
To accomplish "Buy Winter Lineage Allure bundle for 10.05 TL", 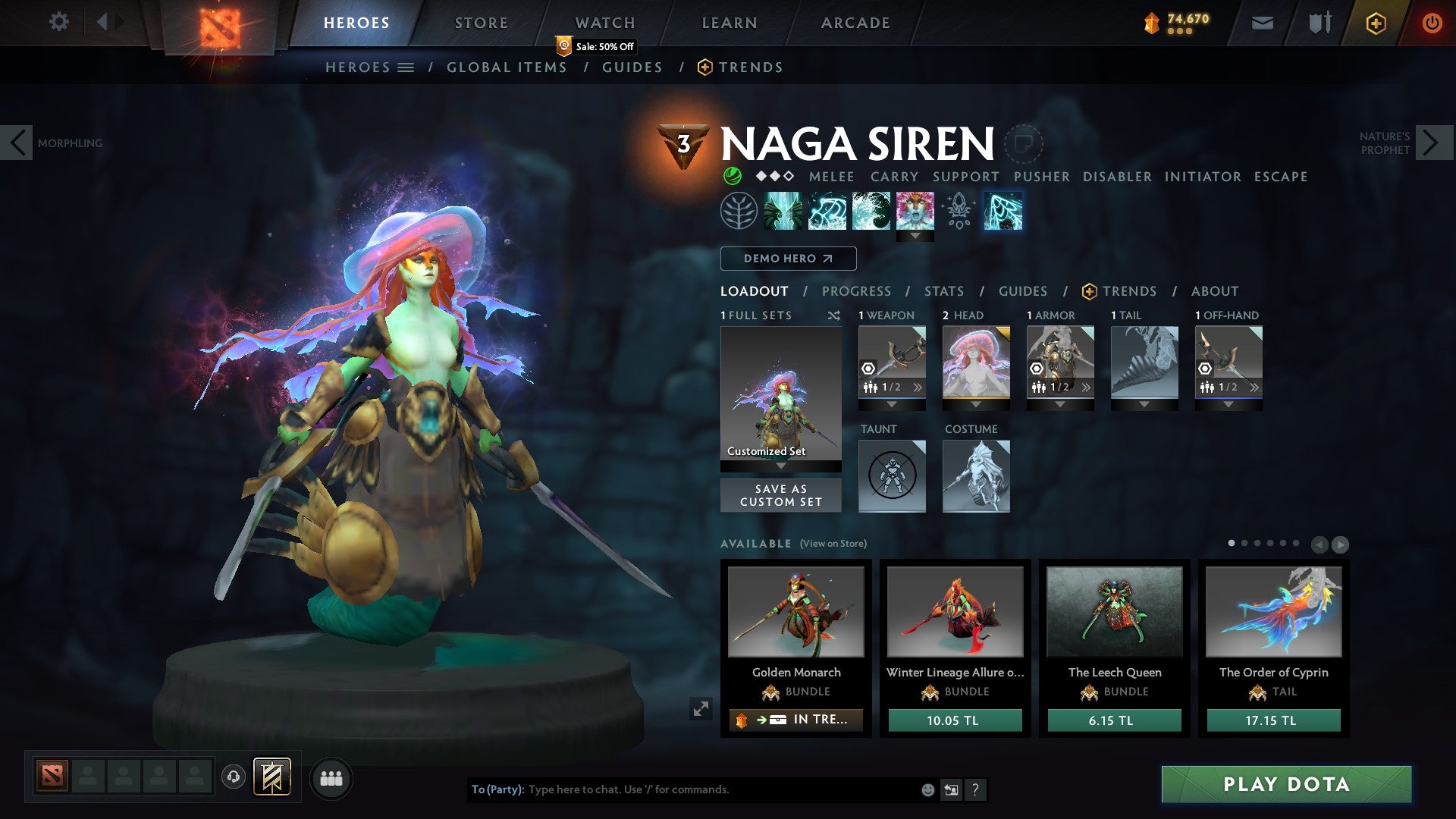I will pyautogui.click(x=955, y=720).
